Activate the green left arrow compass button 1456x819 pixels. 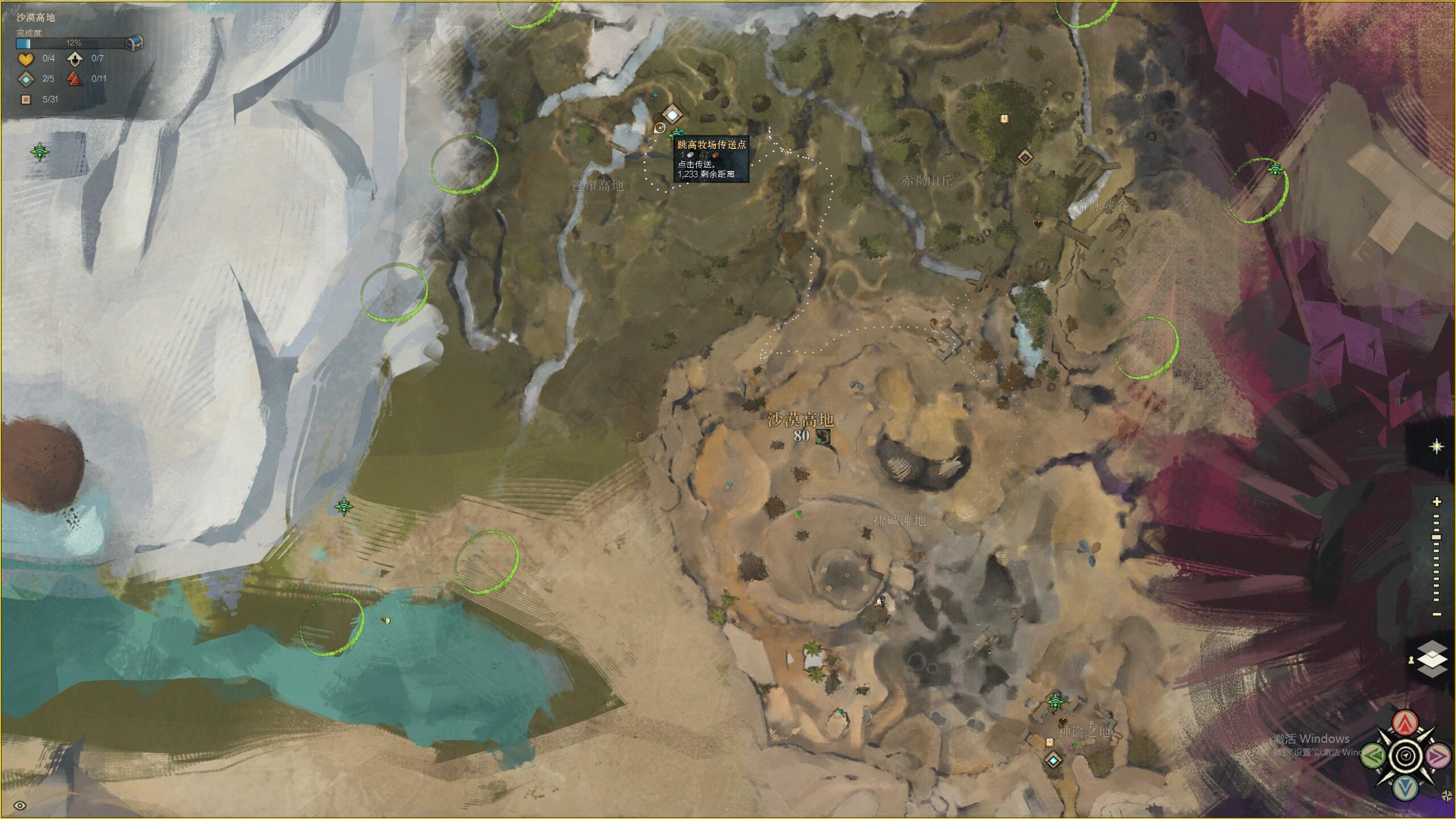[1374, 755]
